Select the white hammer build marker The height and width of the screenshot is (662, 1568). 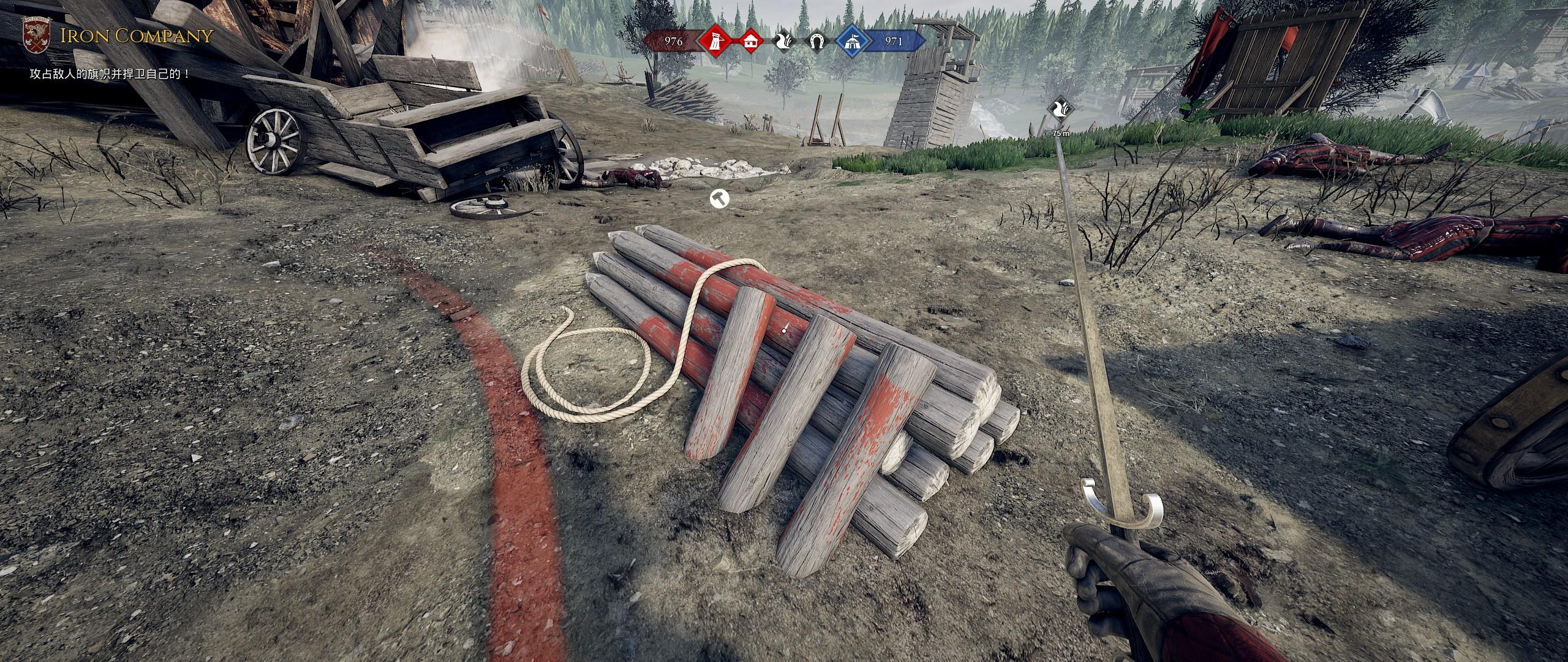(718, 199)
